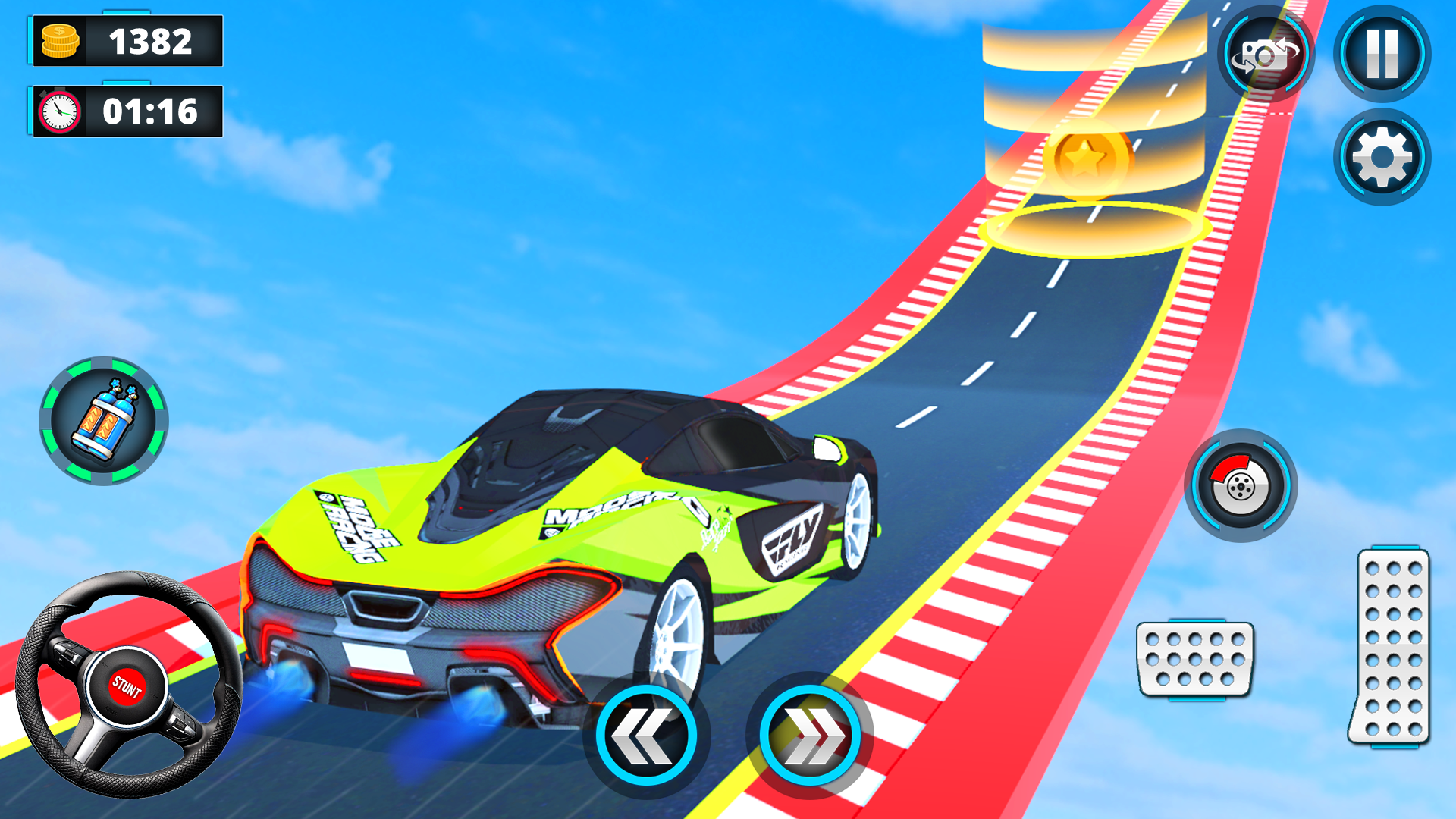Click the stopwatch timer icon

click(x=59, y=112)
